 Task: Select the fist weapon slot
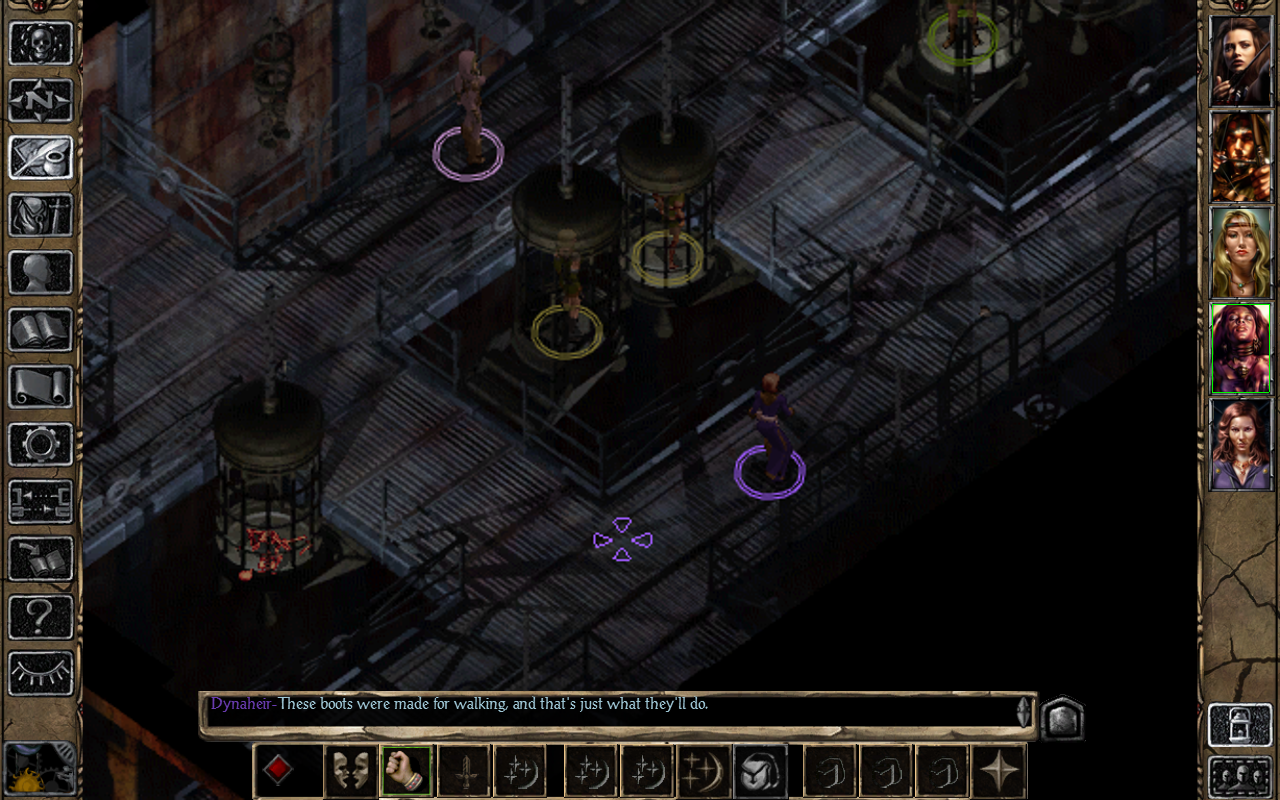[407, 771]
